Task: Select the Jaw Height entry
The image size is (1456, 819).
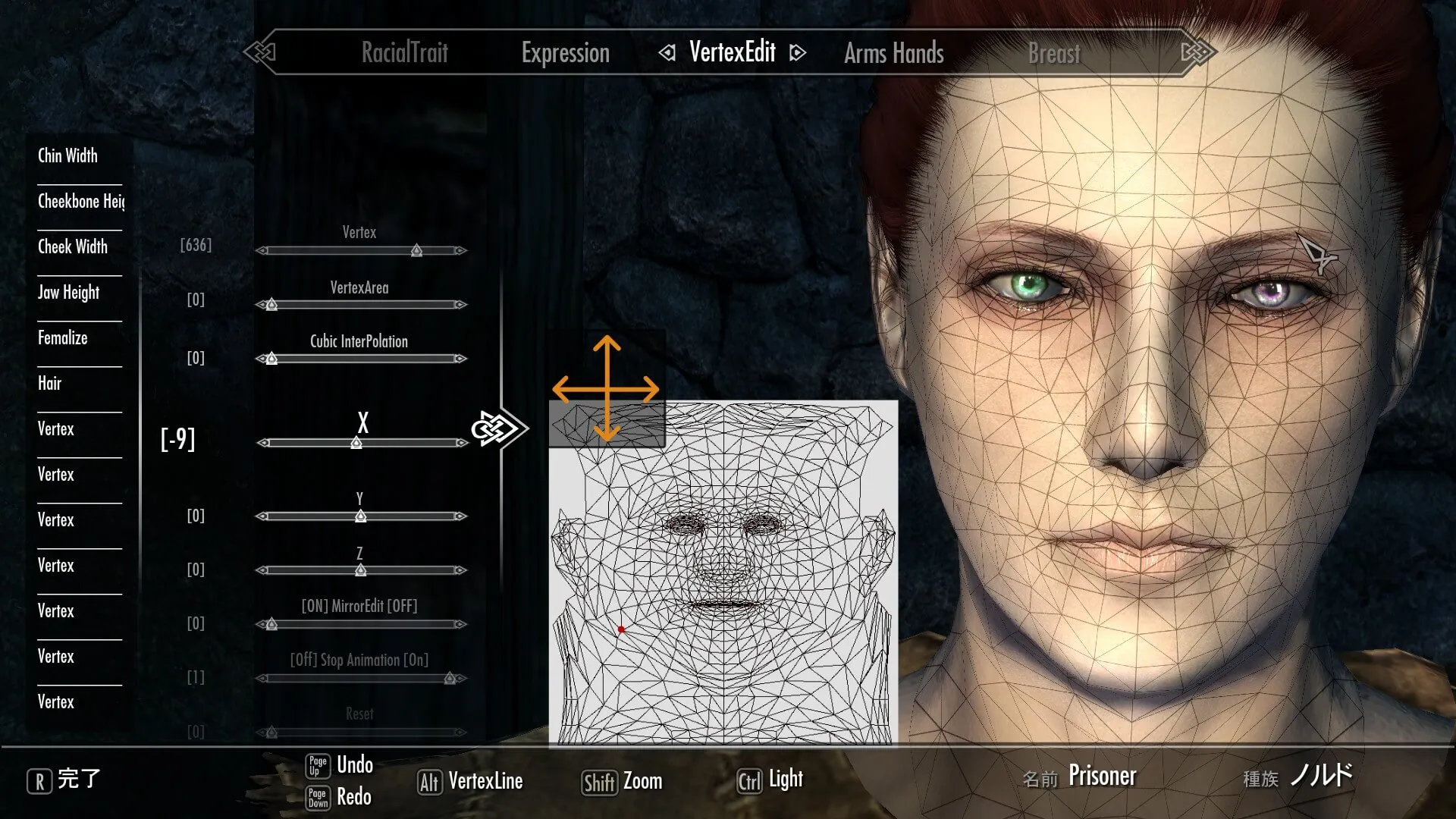Action: [x=69, y=292]
